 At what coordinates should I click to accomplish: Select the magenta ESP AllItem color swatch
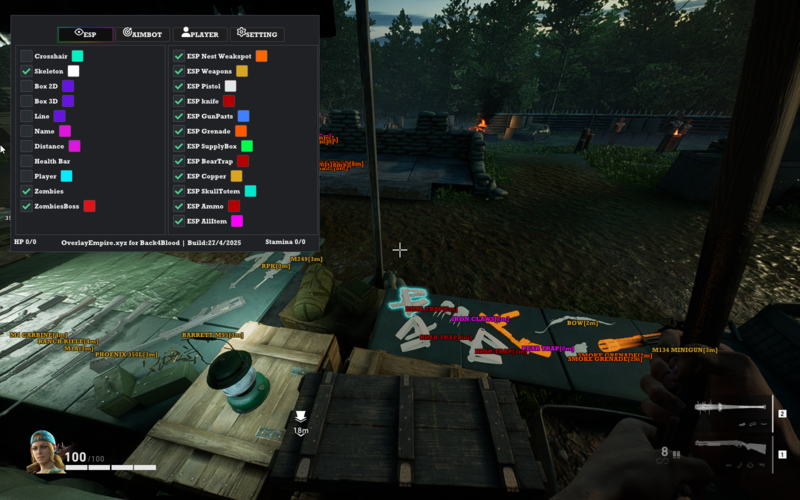point(237,221)
